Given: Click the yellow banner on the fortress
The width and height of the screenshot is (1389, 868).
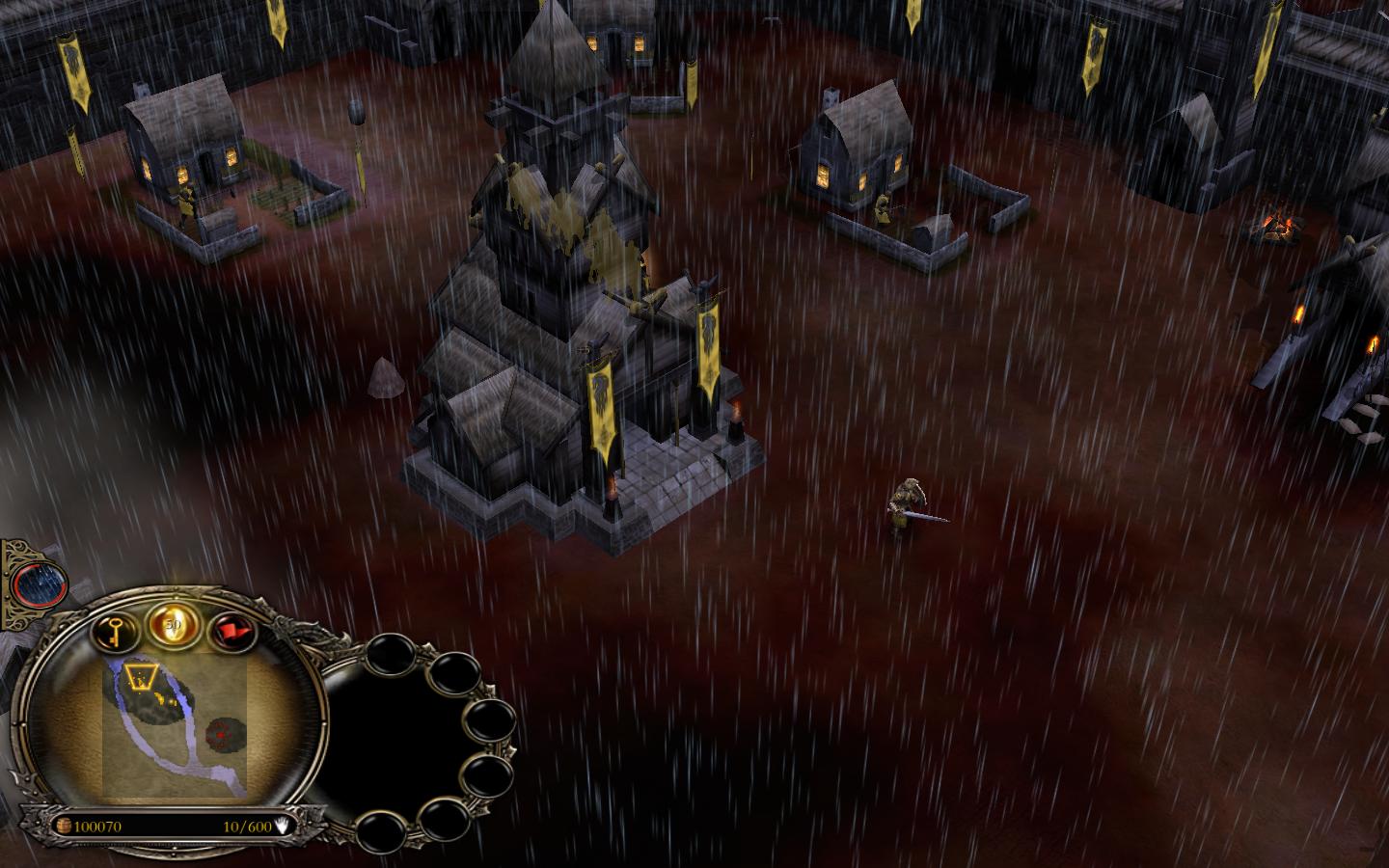Looking at the screenshot, I should [x=711, y=347].
